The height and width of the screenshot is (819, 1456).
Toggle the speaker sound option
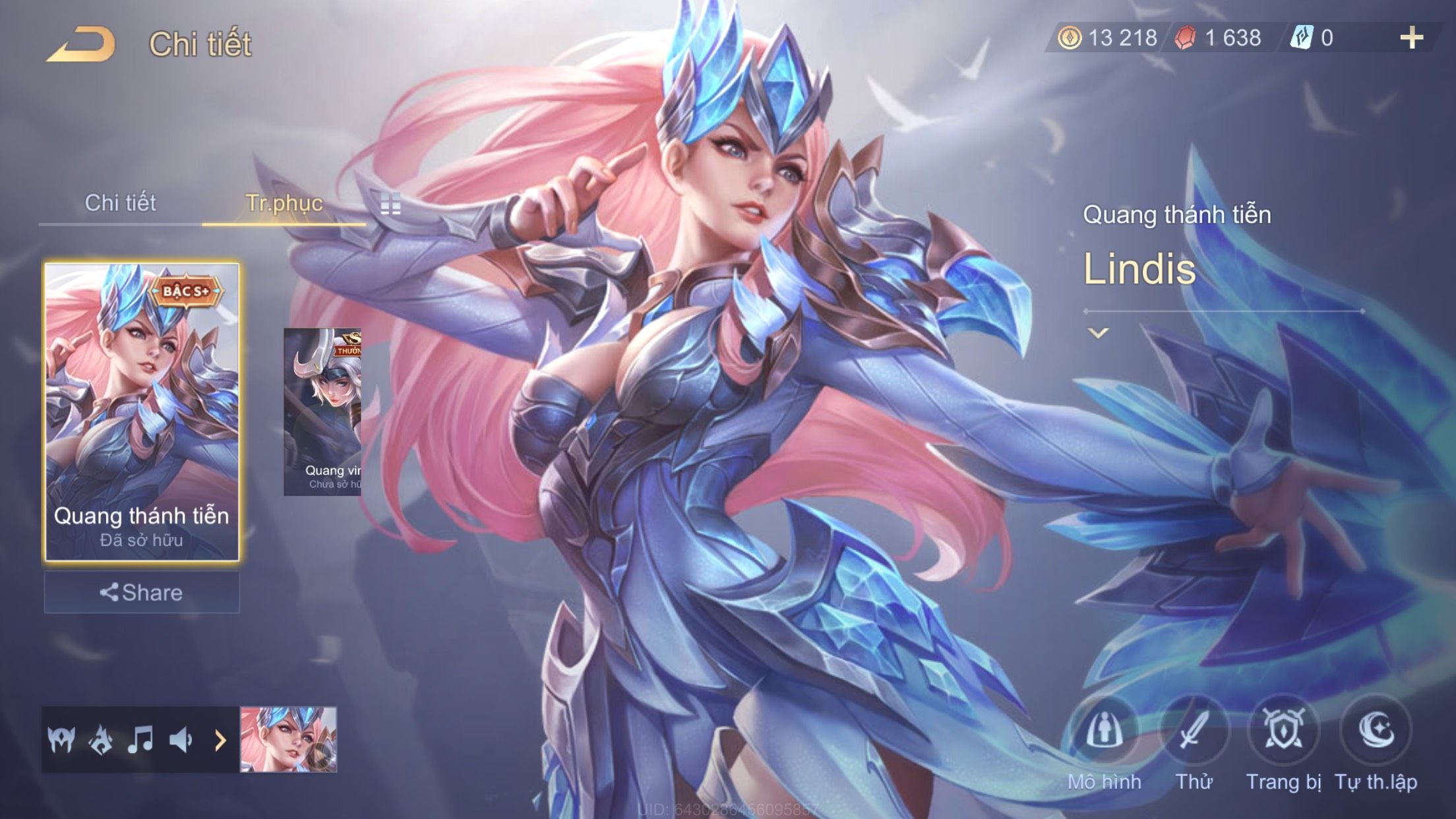[180, 740]
